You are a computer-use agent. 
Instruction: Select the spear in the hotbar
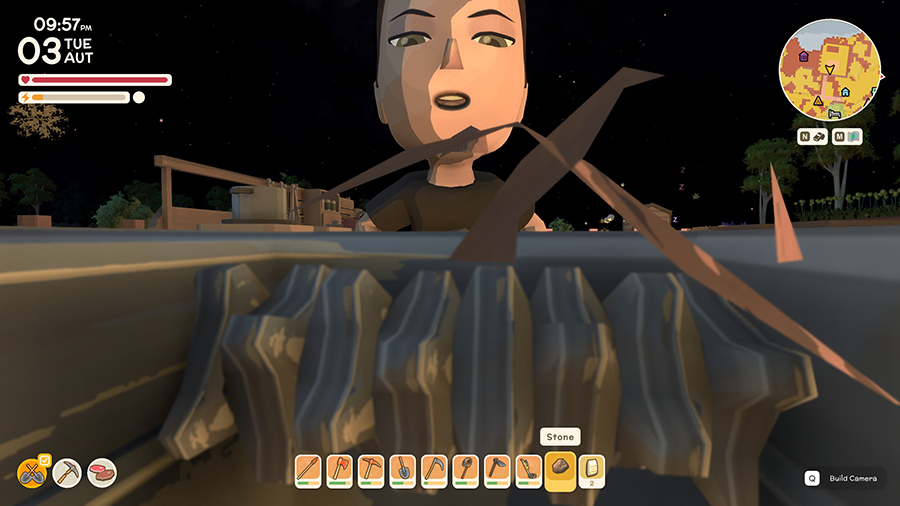tap(308, 470)
